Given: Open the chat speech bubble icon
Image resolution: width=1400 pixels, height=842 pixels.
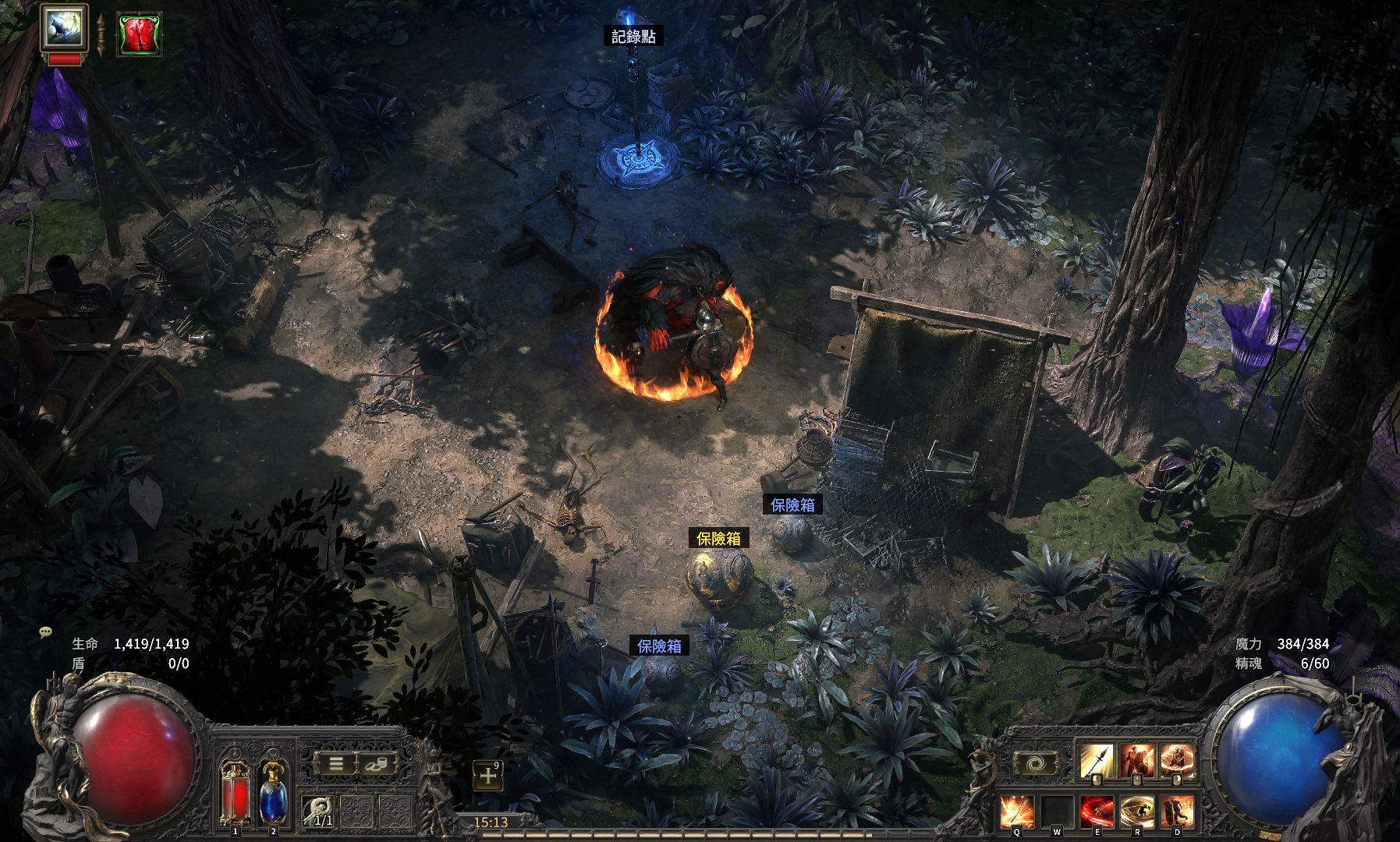Looking at the screenshot, I should (x=45, y=632).
